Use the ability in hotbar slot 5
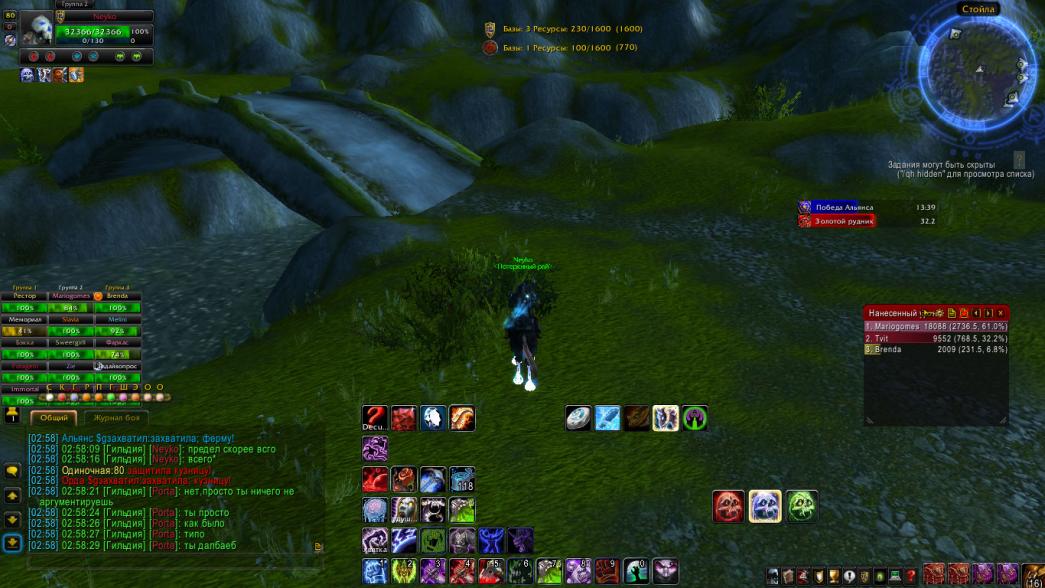The width and height of the screenshot is (1045, 588). tap(491, 571)
